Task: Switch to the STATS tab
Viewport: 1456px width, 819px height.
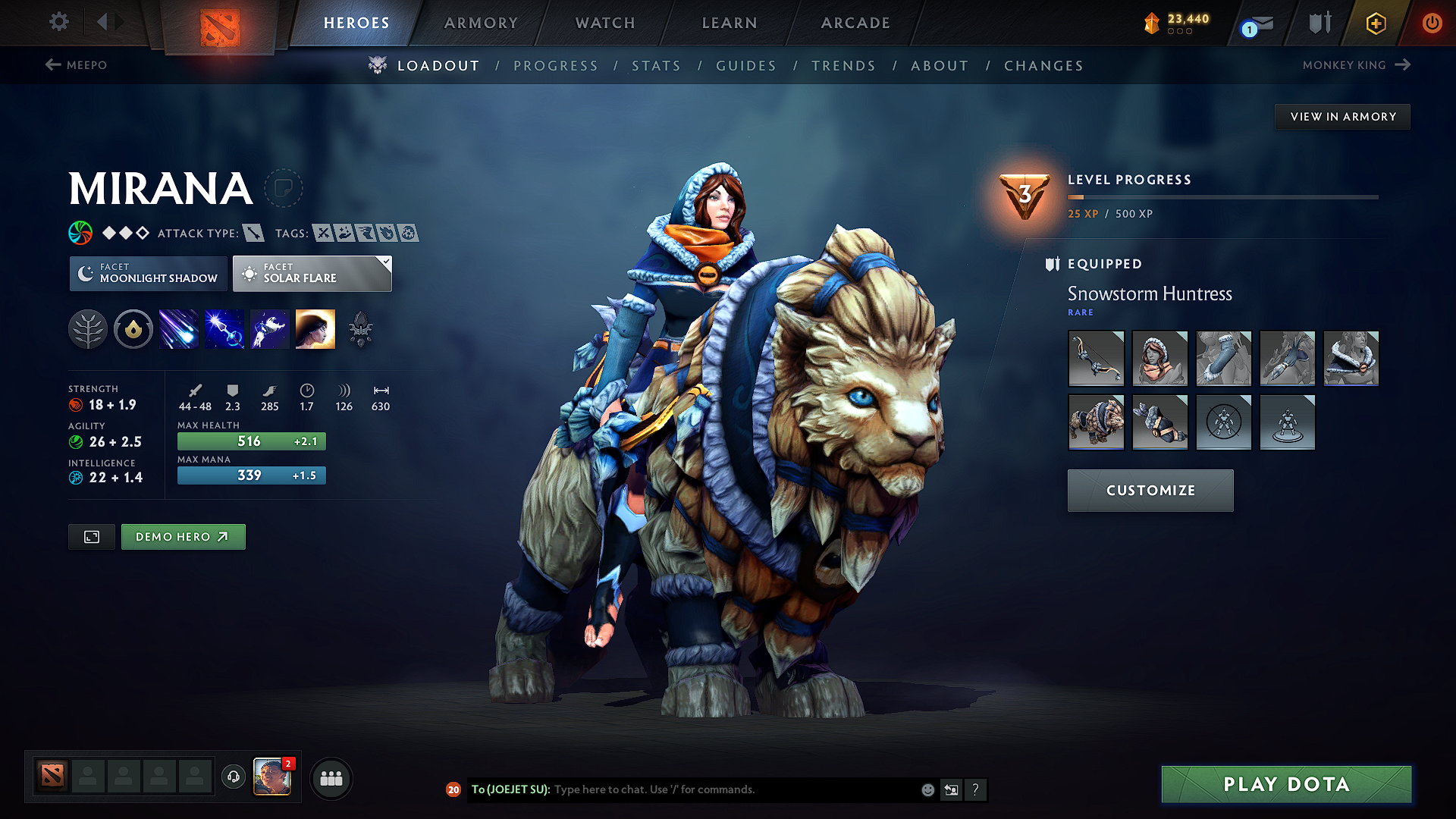Action: coord(656,65)
